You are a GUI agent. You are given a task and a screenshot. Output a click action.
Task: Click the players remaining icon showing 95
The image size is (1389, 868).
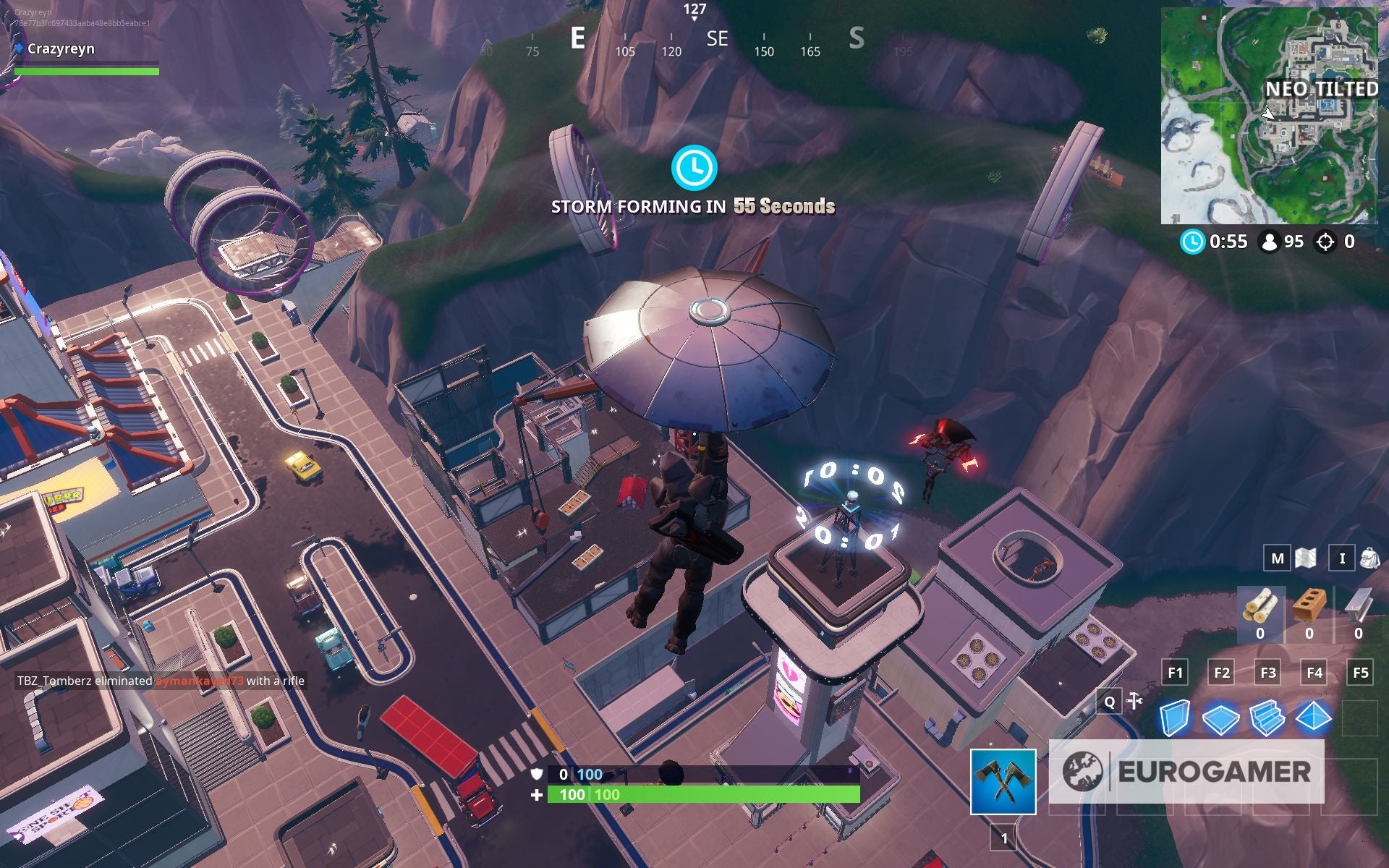click(1270, 242)
